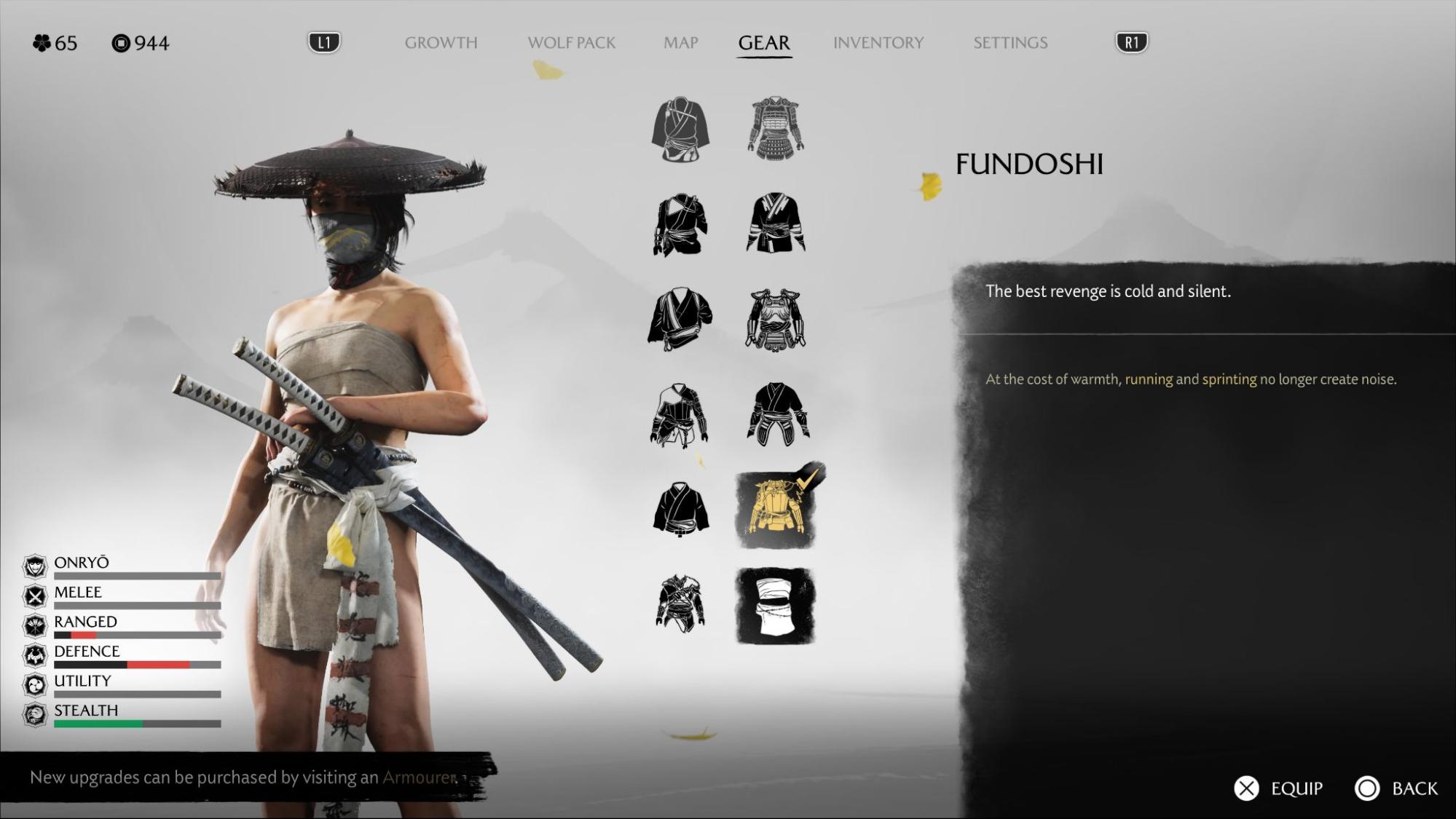Pick the Fundoshi white cloth wrap icon
The width and height of the screenshot is (1456, 819).
(776, 606)
